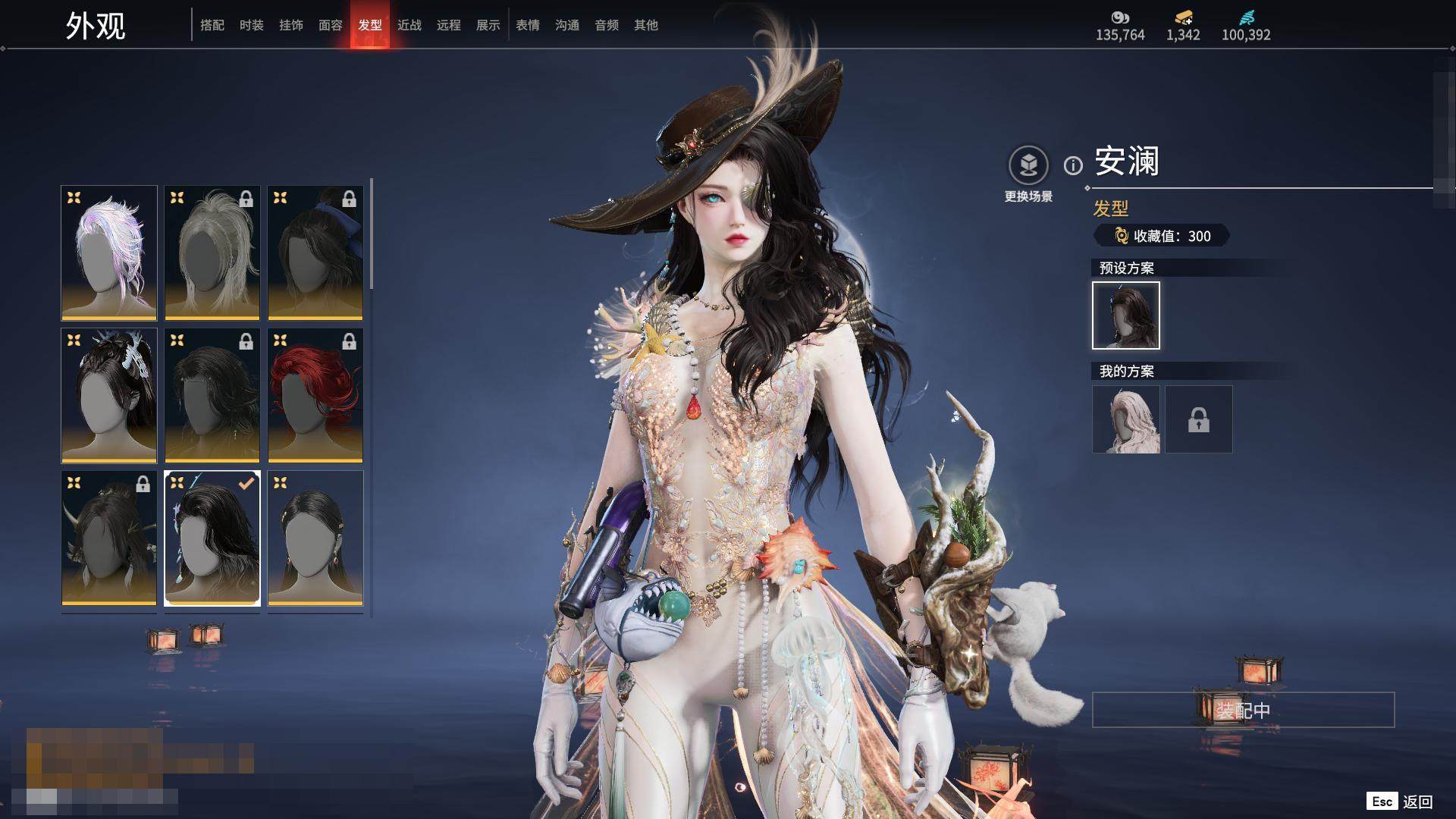The width and height of the screenshot is (1456, 819).
Task: Open the 近战 tab
Action: pyautogui.click(x=409, y=25)
